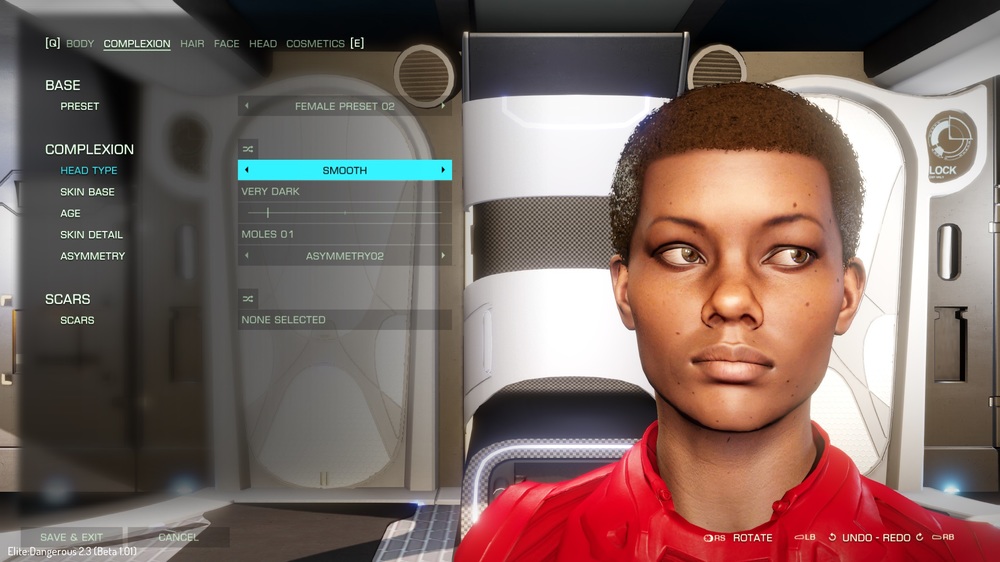Image resolution: width=1000 pixels, height=562 pixels.
Task: Advance Head Type past Smooth with right arrow
Action: (x=443, y=171)
